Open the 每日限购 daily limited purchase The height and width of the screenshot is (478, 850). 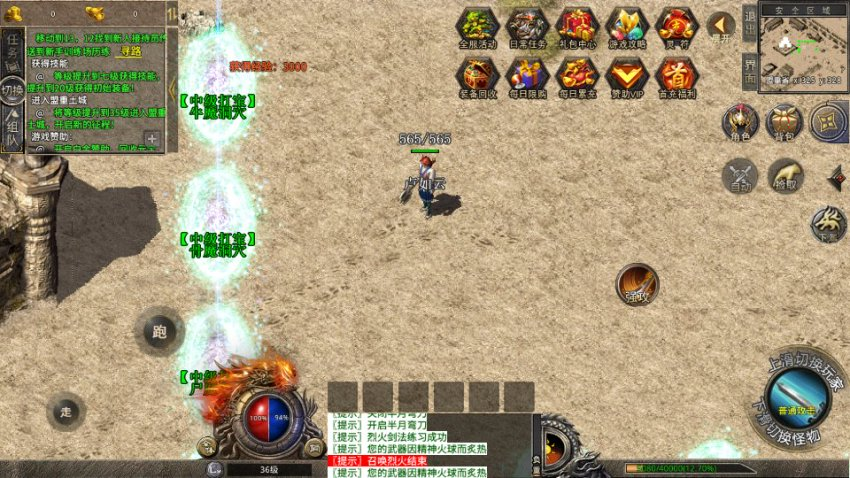[527, 77]
